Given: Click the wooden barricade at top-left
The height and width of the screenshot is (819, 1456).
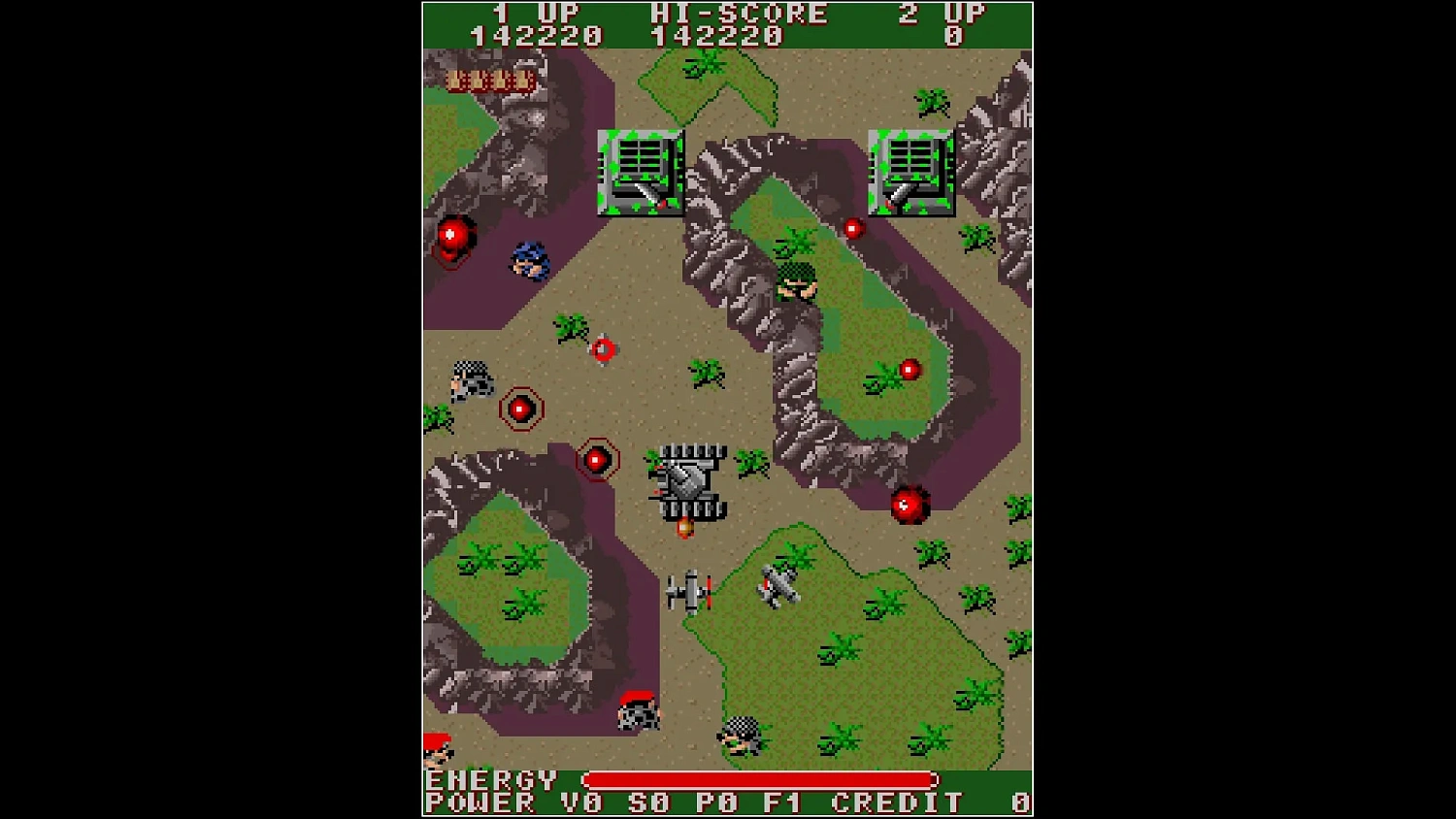Looking at the screenshot, I should point(488,80).
